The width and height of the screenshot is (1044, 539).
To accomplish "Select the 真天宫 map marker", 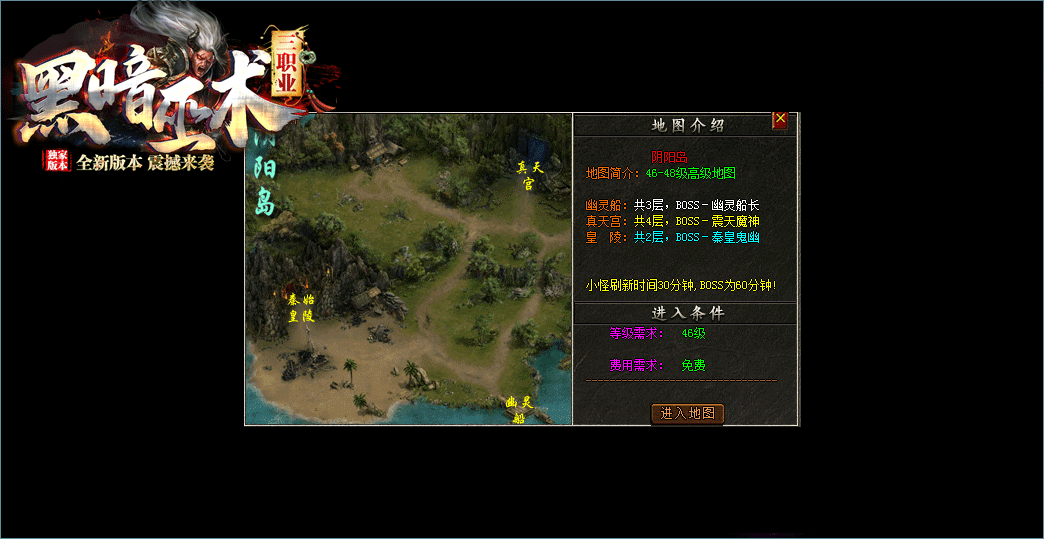I will (529, 175).
